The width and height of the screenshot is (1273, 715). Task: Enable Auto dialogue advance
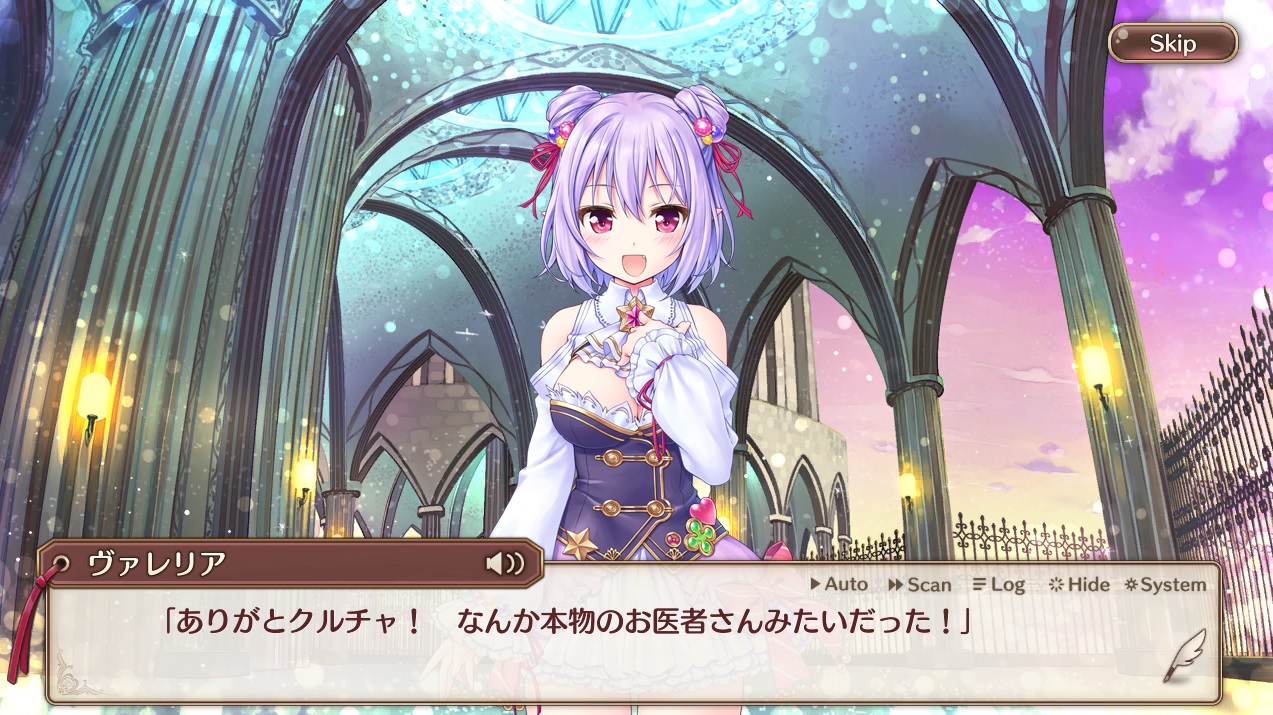pyautogui.click(x=839, y=584)
